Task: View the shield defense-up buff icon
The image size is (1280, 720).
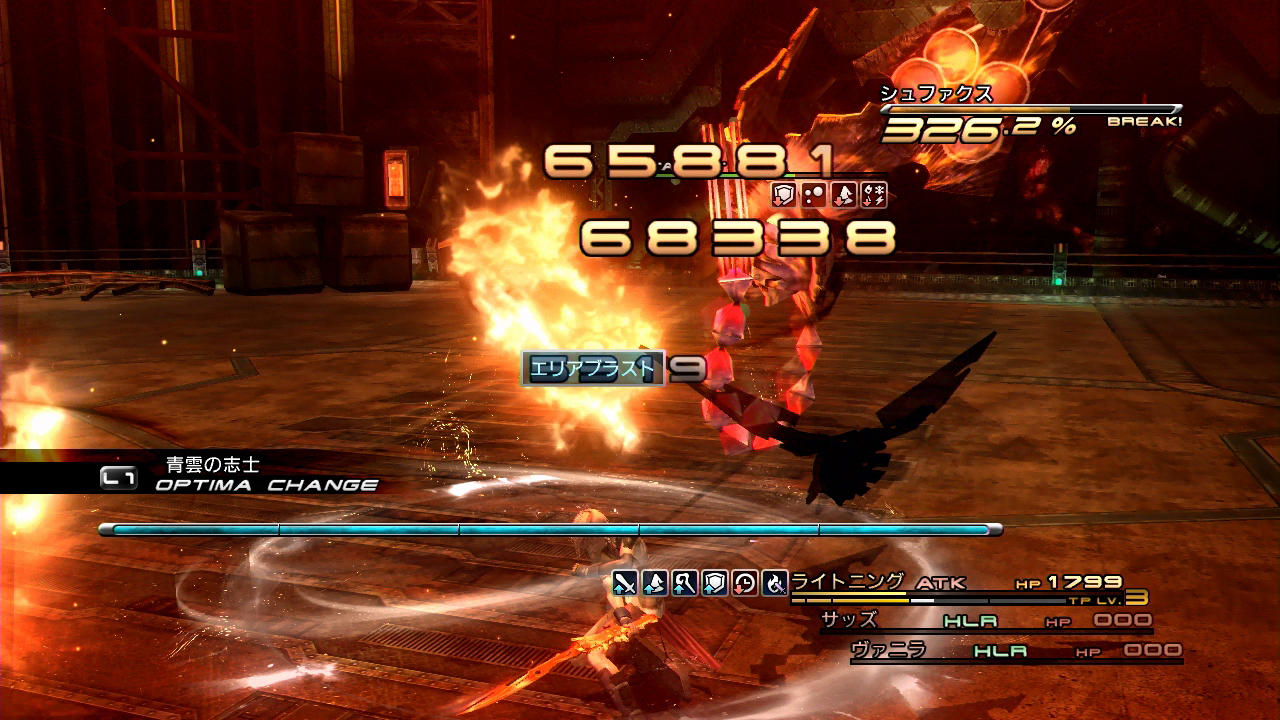Action: point(714,583)
